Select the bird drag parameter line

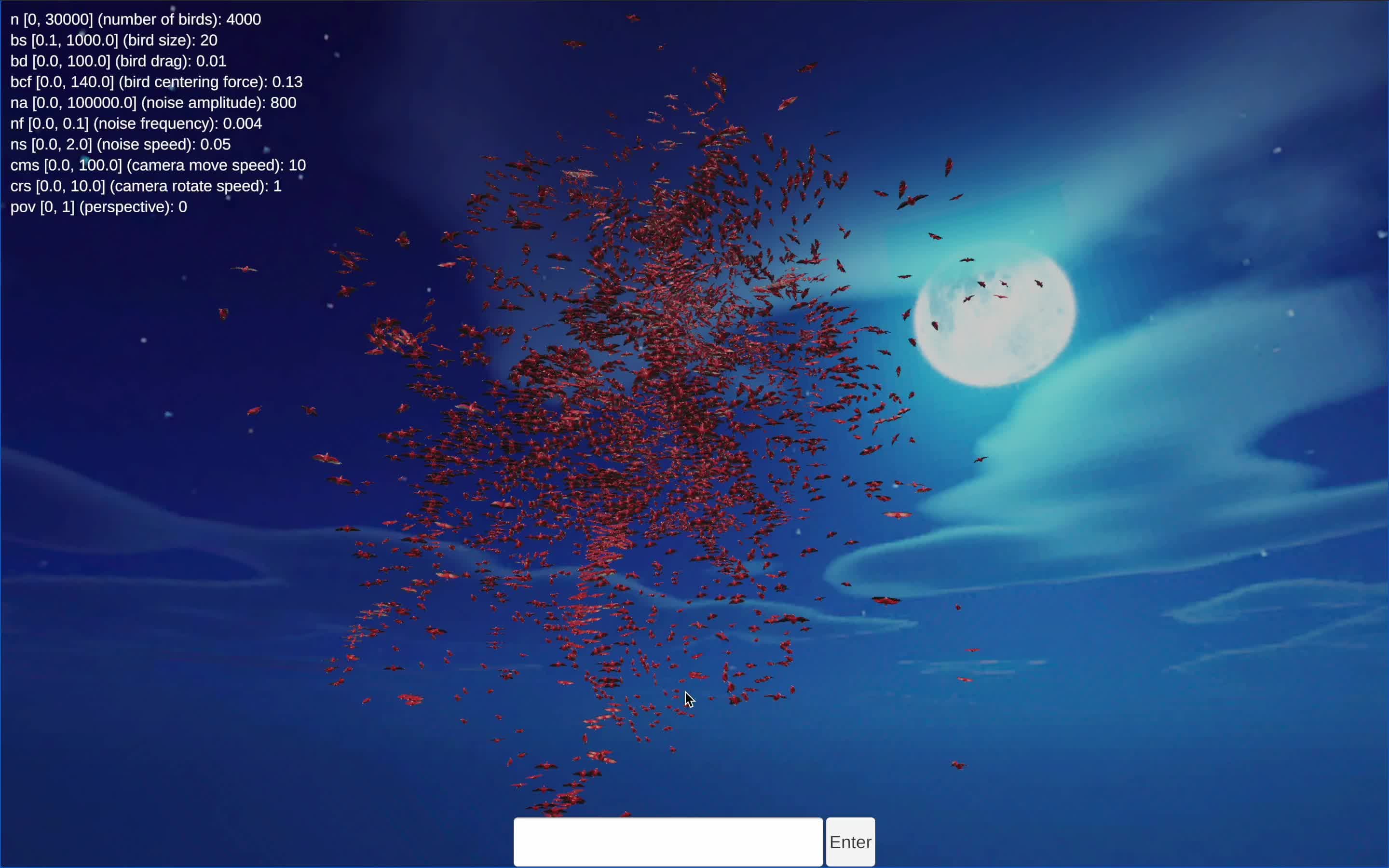pyautogui.click(x=118, y=61)
